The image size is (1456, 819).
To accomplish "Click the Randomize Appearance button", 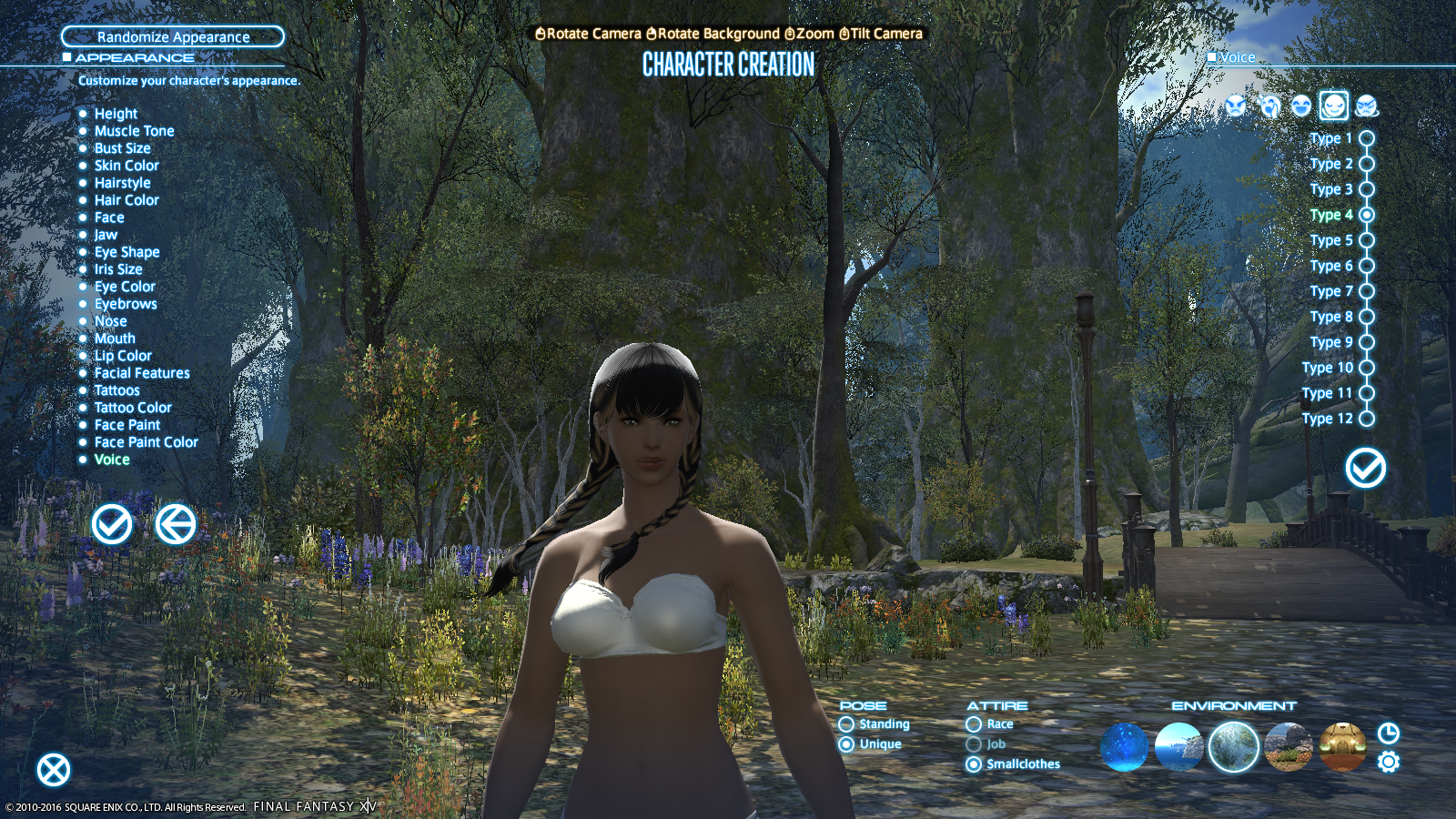I will pos(173,36).
